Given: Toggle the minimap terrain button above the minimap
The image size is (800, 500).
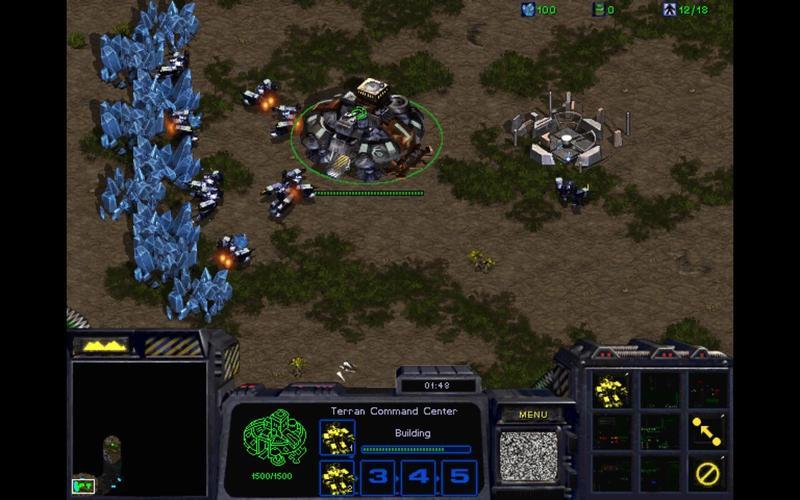Looking at the screenshot, I should pos(104,346).
